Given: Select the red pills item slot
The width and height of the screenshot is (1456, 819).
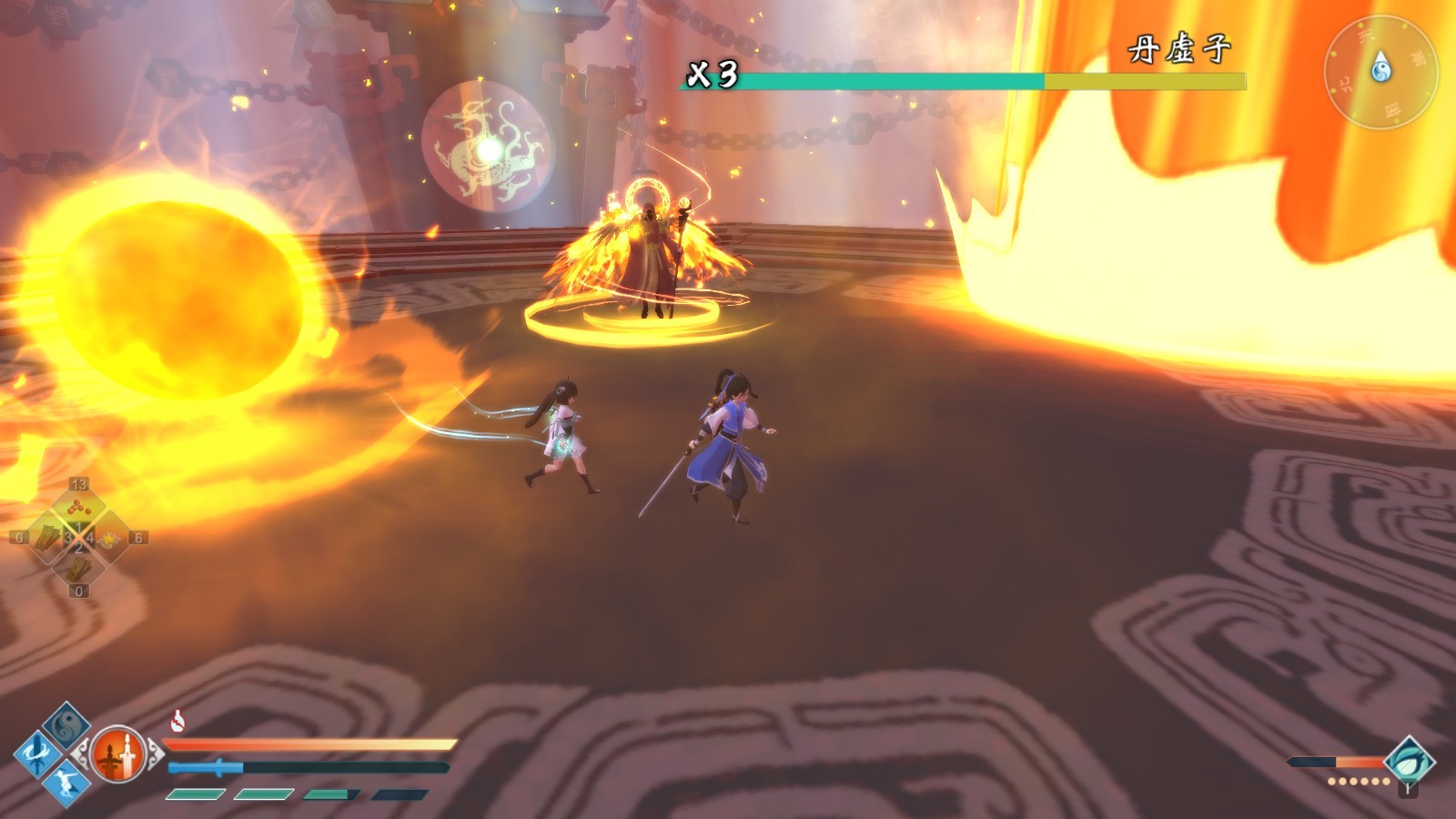Looking at the screenshot, I should pos(78,508).
